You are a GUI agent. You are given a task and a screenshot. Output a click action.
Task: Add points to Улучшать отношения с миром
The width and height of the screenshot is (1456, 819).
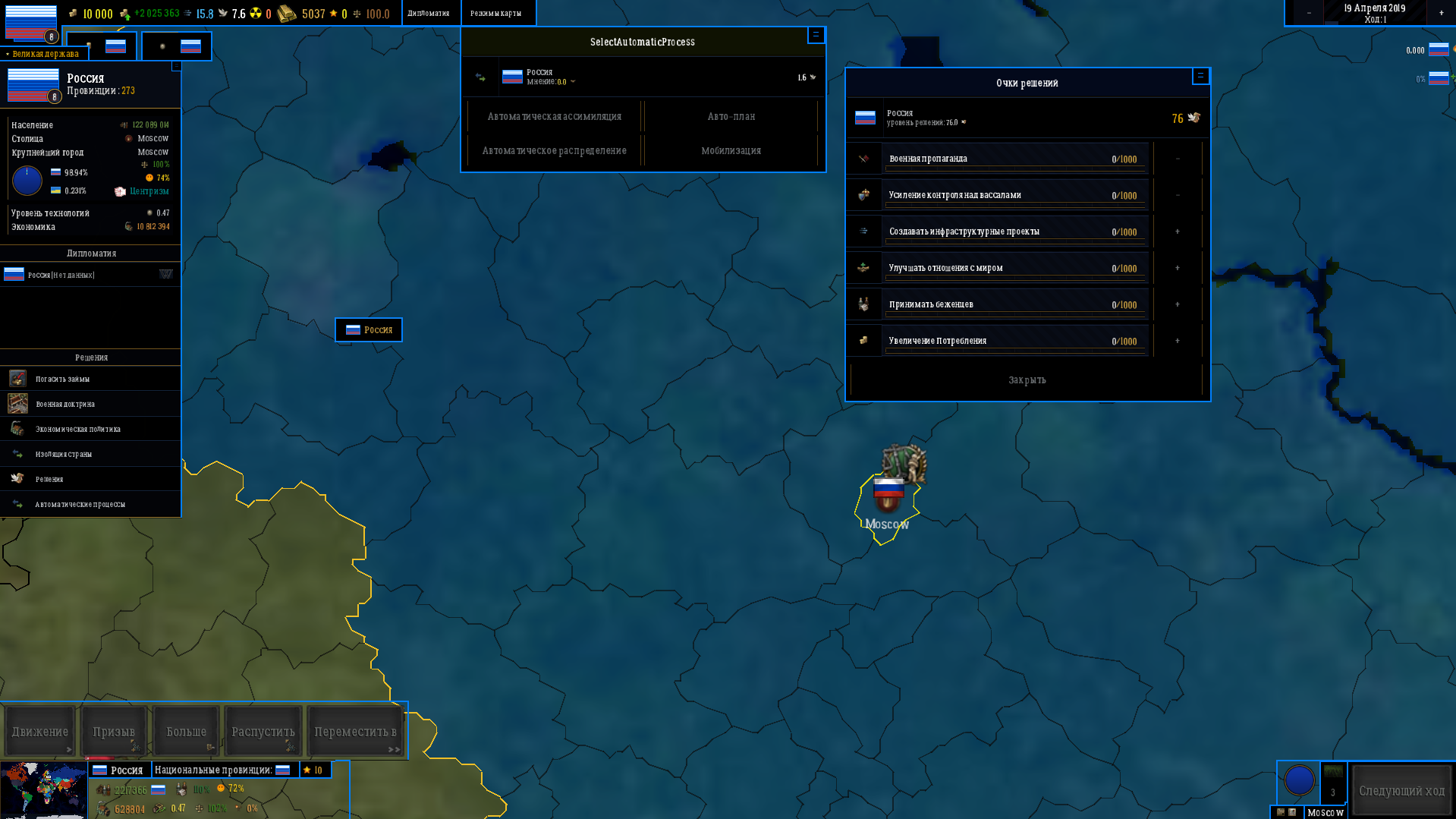[x=1178, y=268]
